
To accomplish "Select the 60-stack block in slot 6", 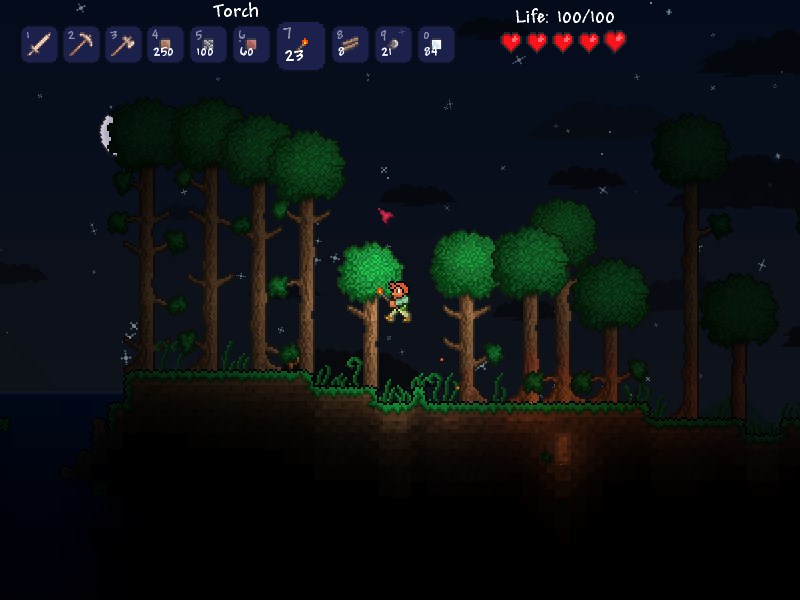I will pos(251,45).
